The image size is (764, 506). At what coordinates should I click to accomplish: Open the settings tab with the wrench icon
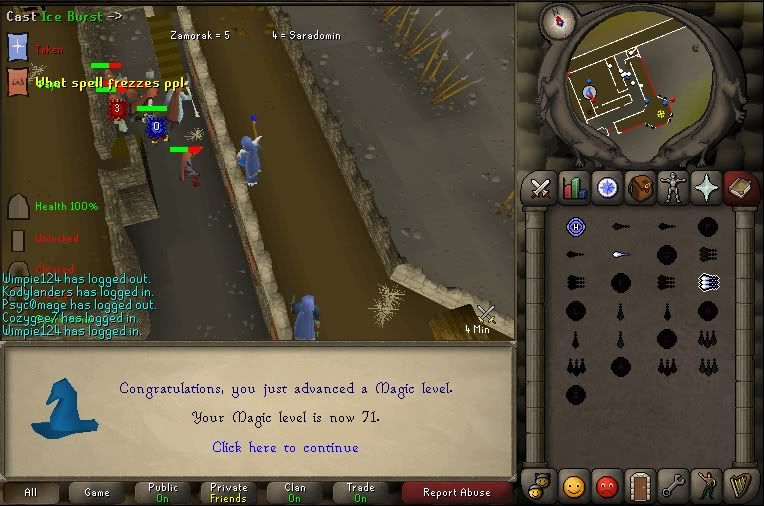point(674,485)
